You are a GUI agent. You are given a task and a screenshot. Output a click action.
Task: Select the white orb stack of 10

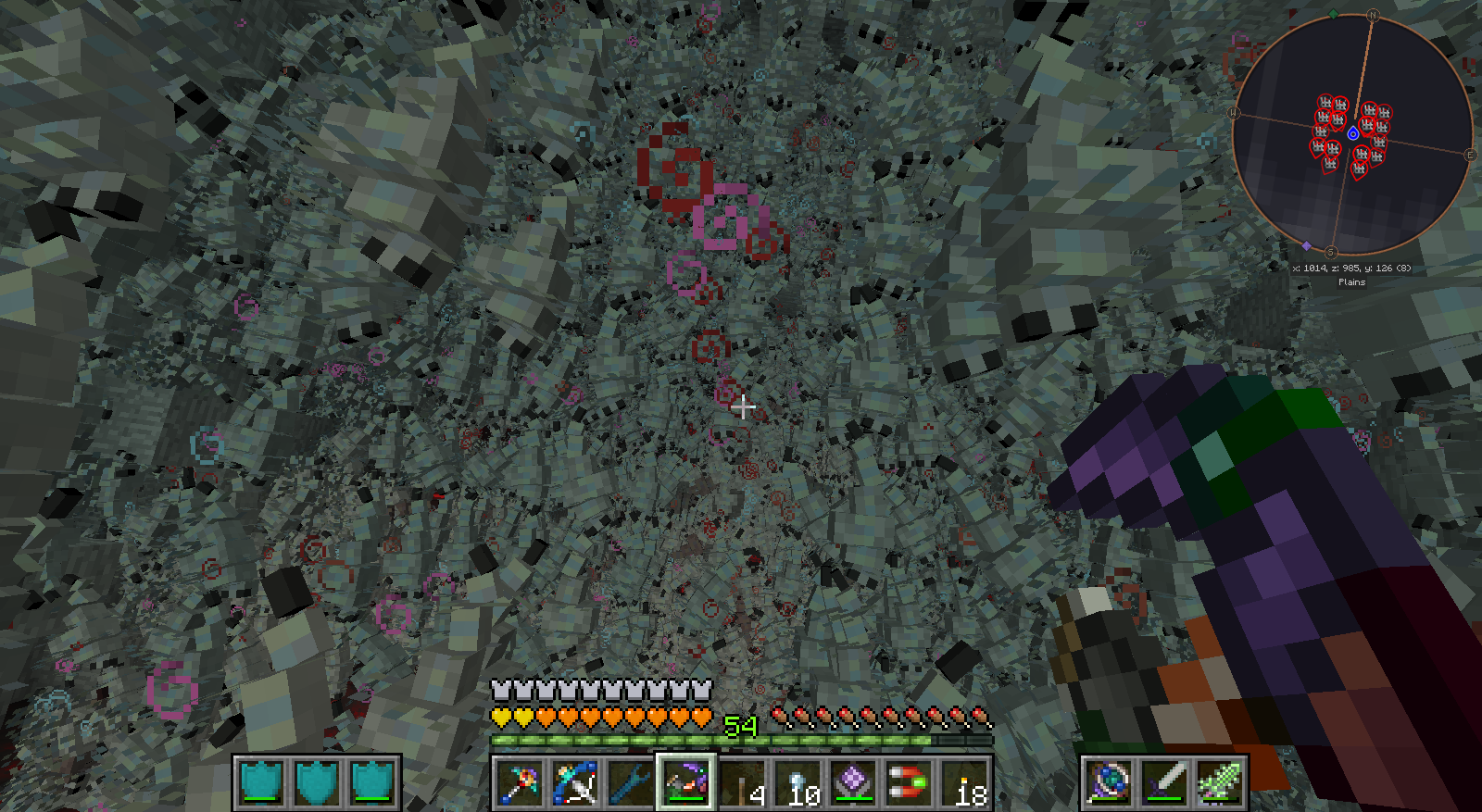(798, 783)
